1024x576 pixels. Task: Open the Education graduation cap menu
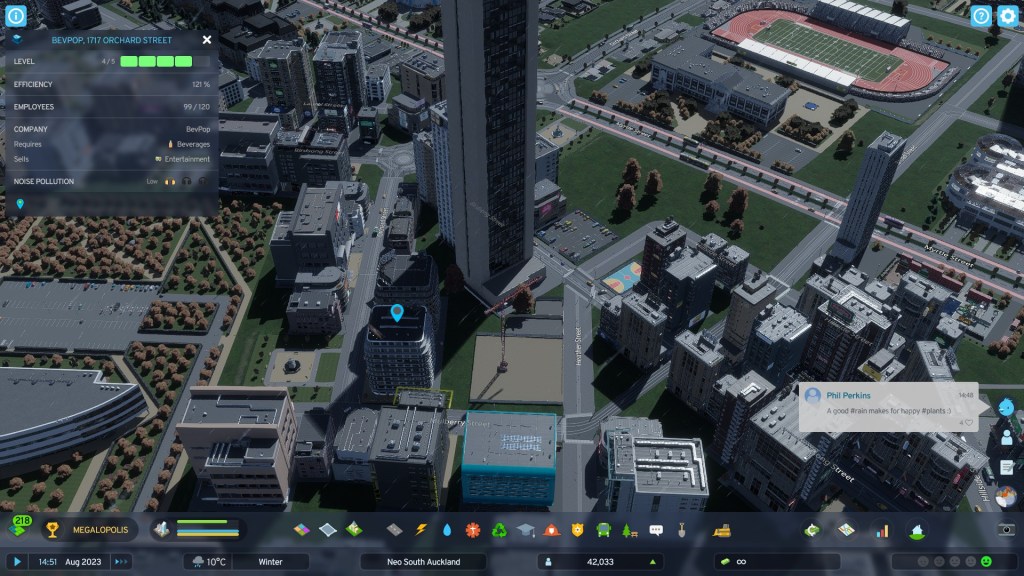[526, 530]
